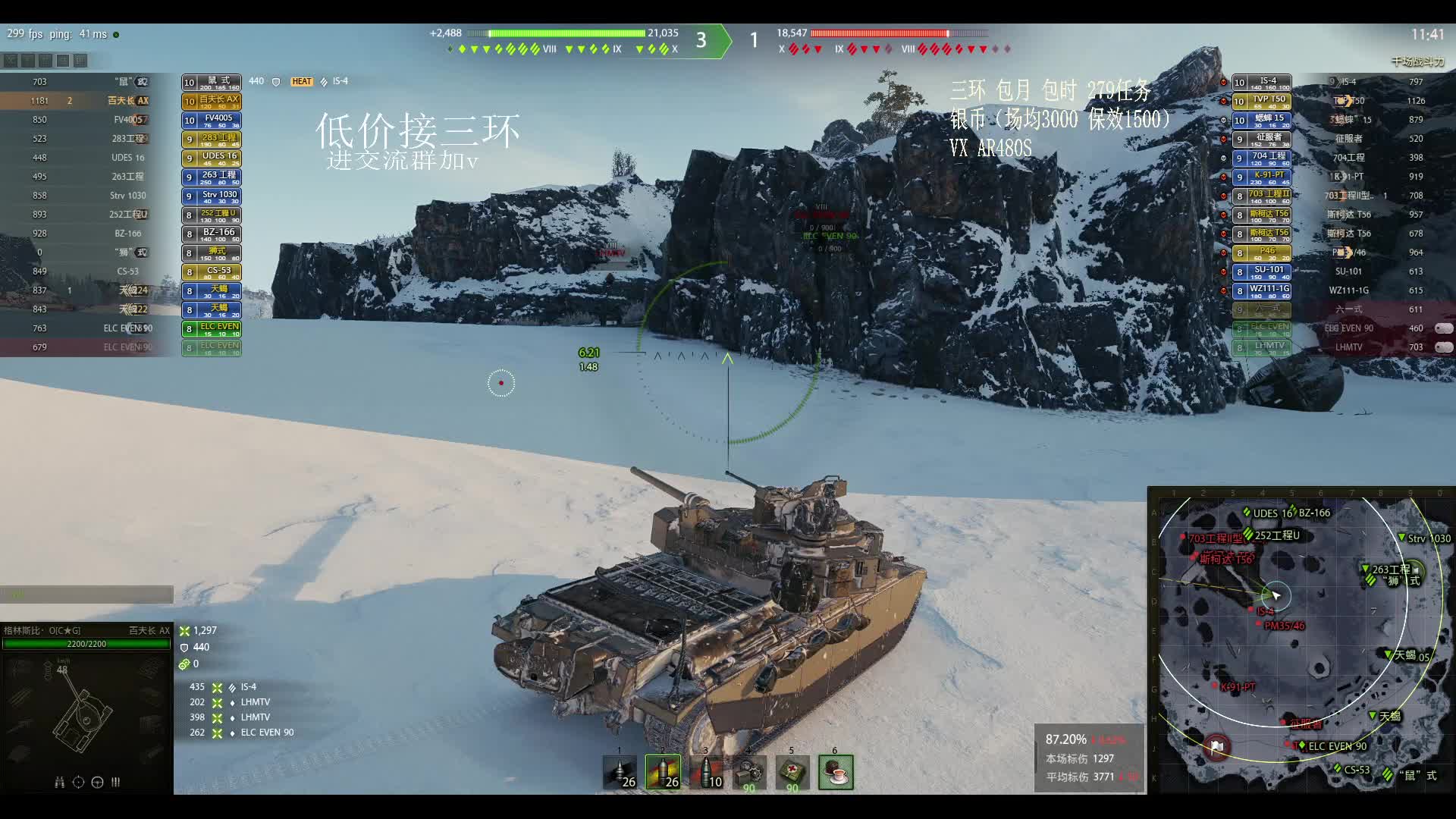Select ally BZ-166 in team list

[128, 234]
